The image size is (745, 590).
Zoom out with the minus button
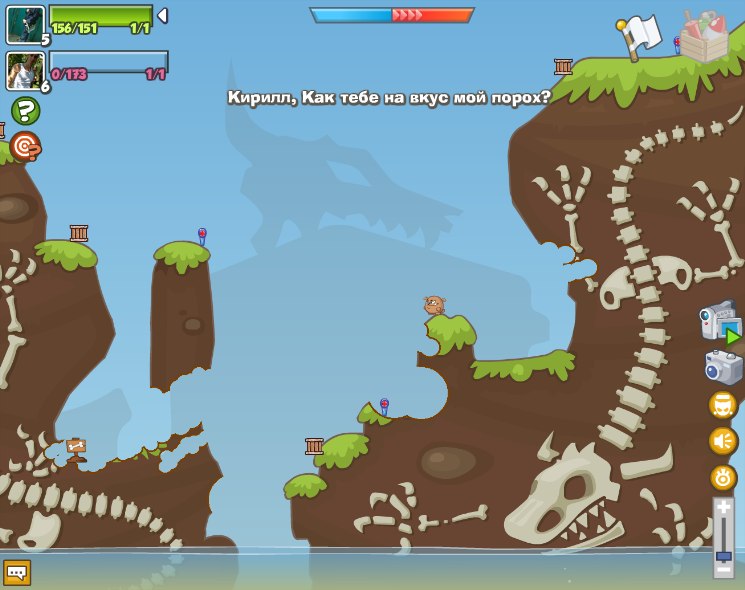coord(723,569)
